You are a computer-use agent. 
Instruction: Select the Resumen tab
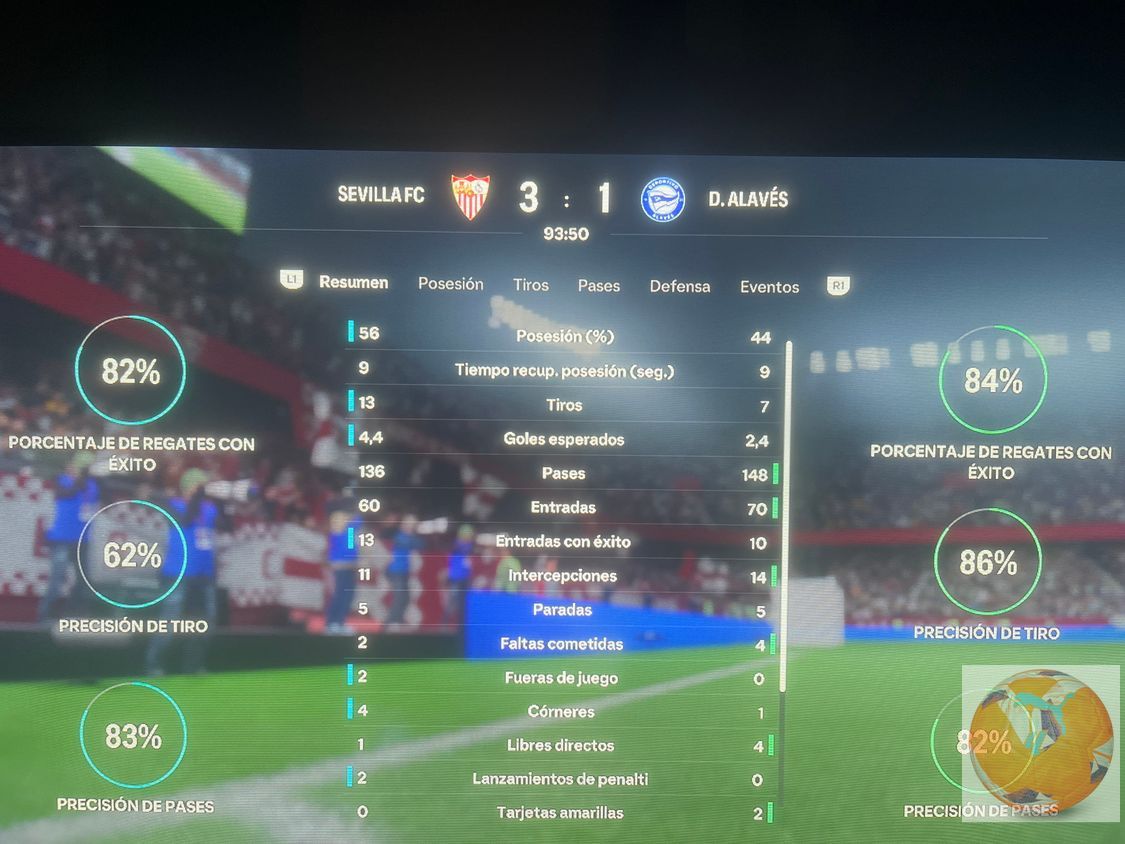click(353, 283)
